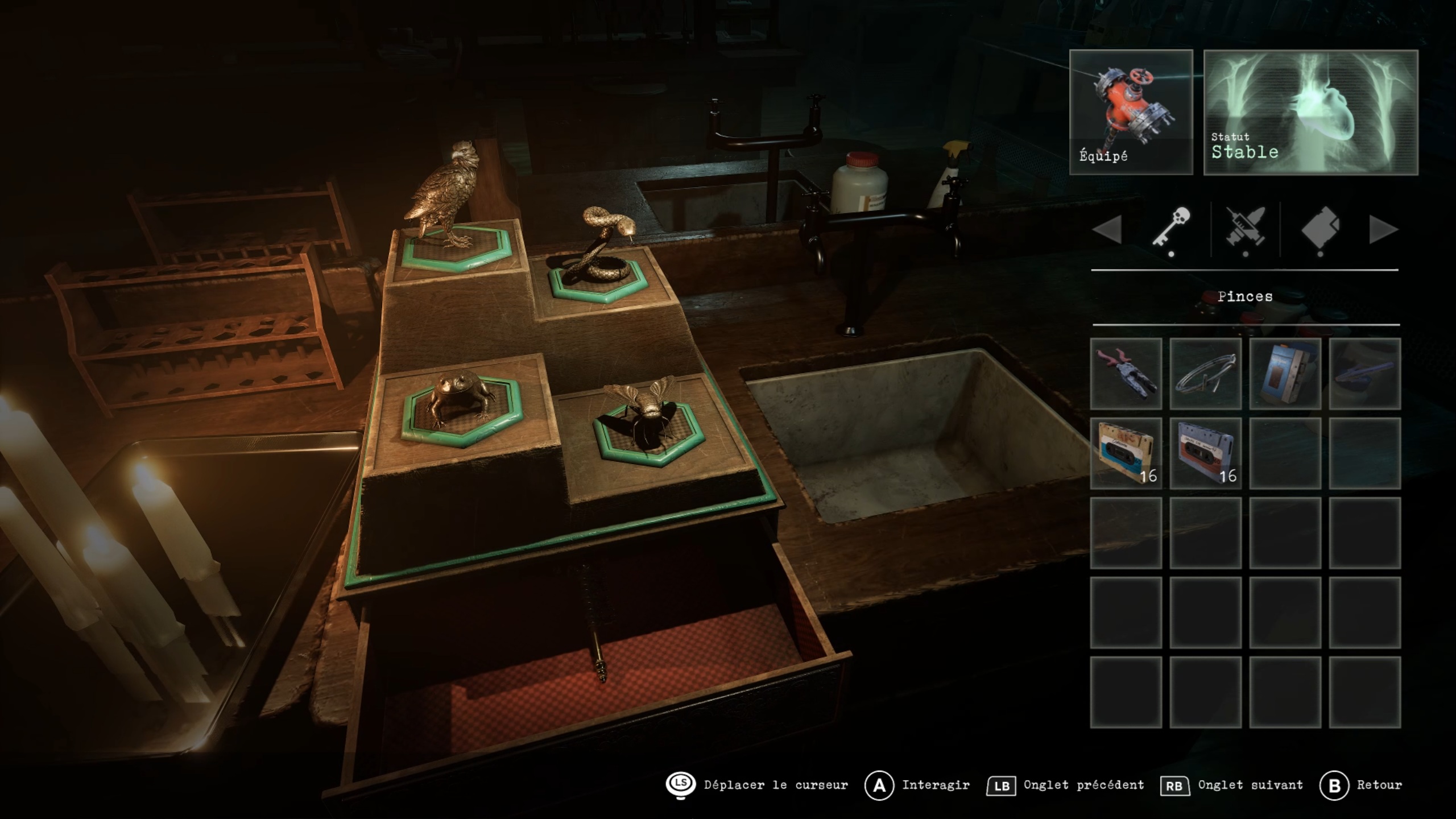Choose the blue cassette player item
The image size is (1456, 819).
point(1285,374)
